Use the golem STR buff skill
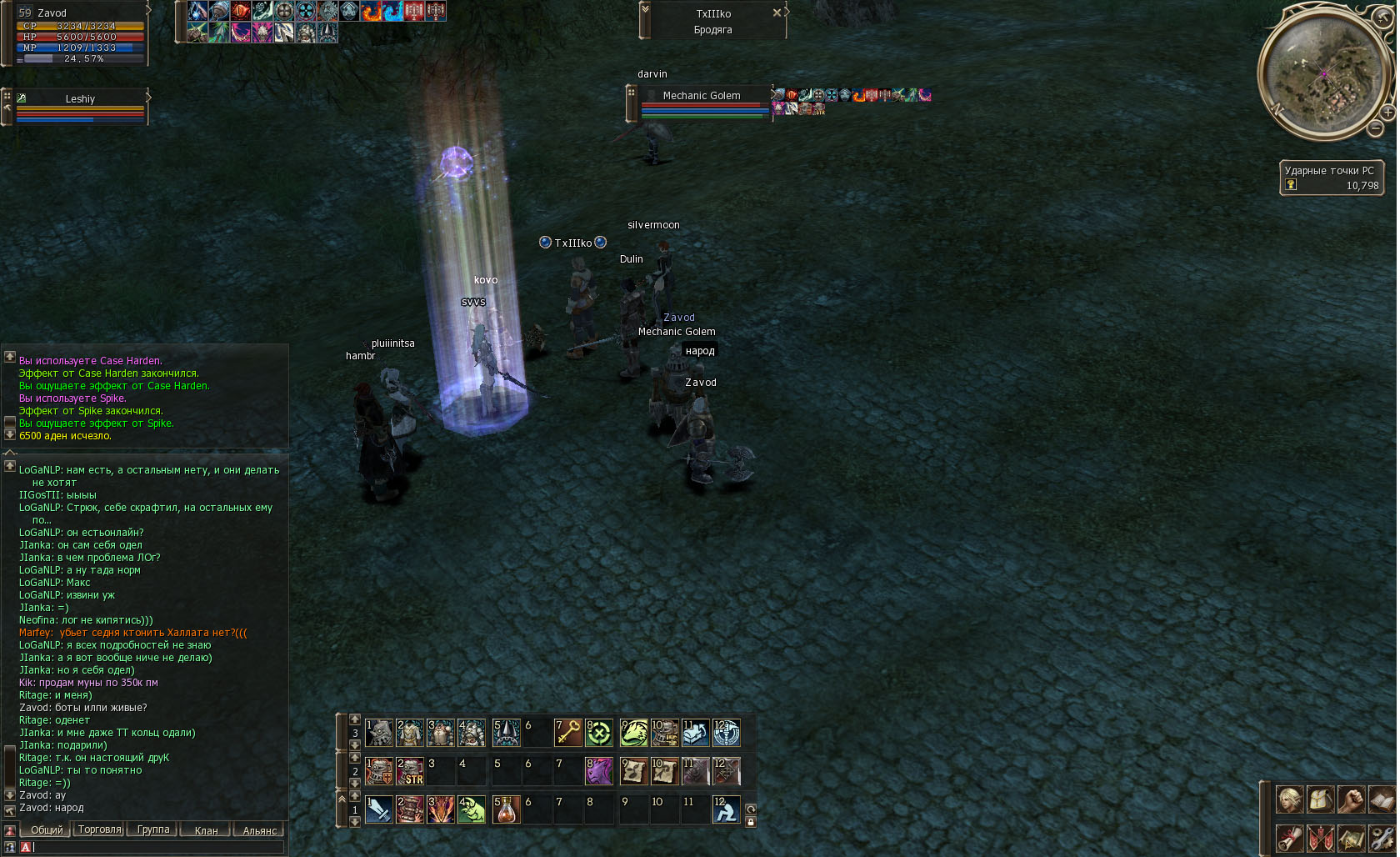 (x=410, y=771)
